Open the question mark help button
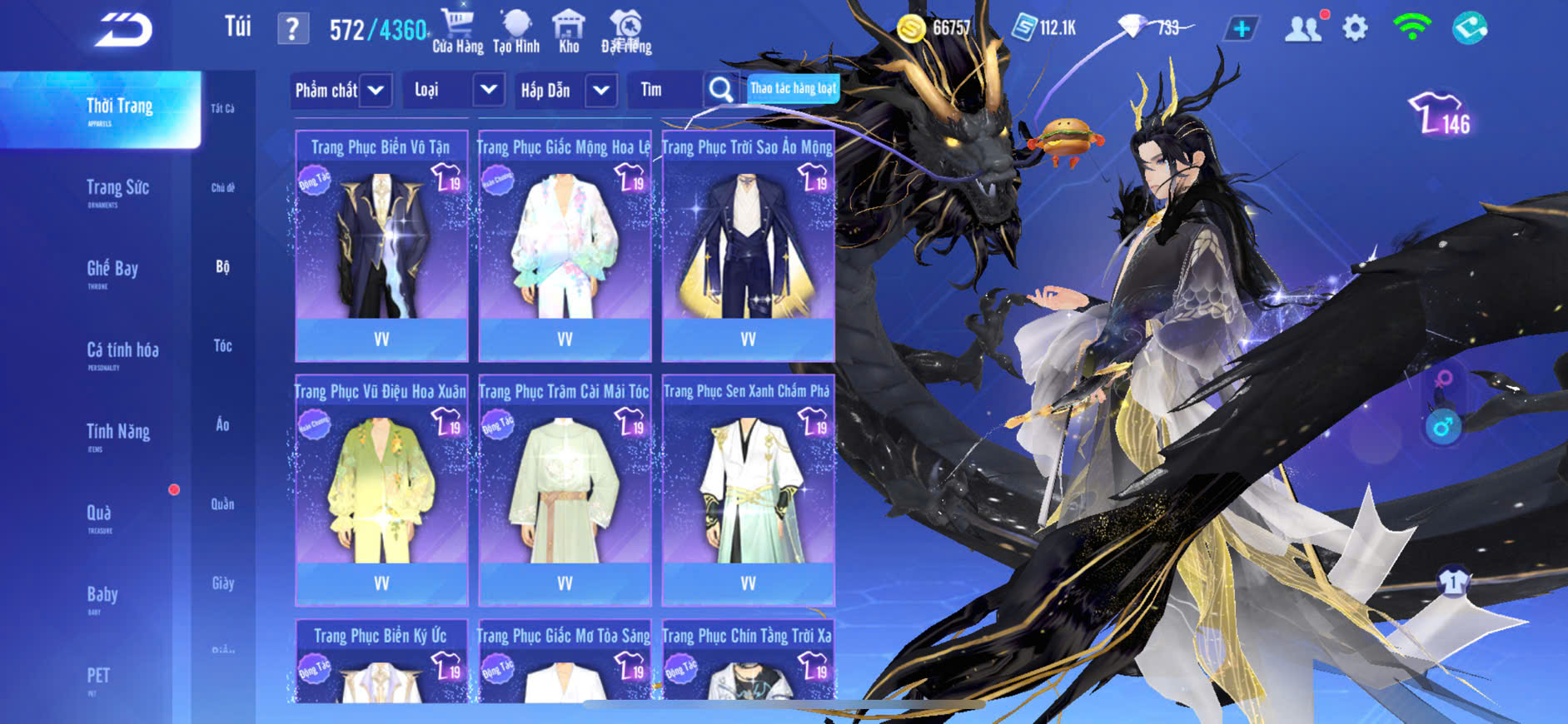The height and width of the screenshot is (724, 1568). point(292,29)
